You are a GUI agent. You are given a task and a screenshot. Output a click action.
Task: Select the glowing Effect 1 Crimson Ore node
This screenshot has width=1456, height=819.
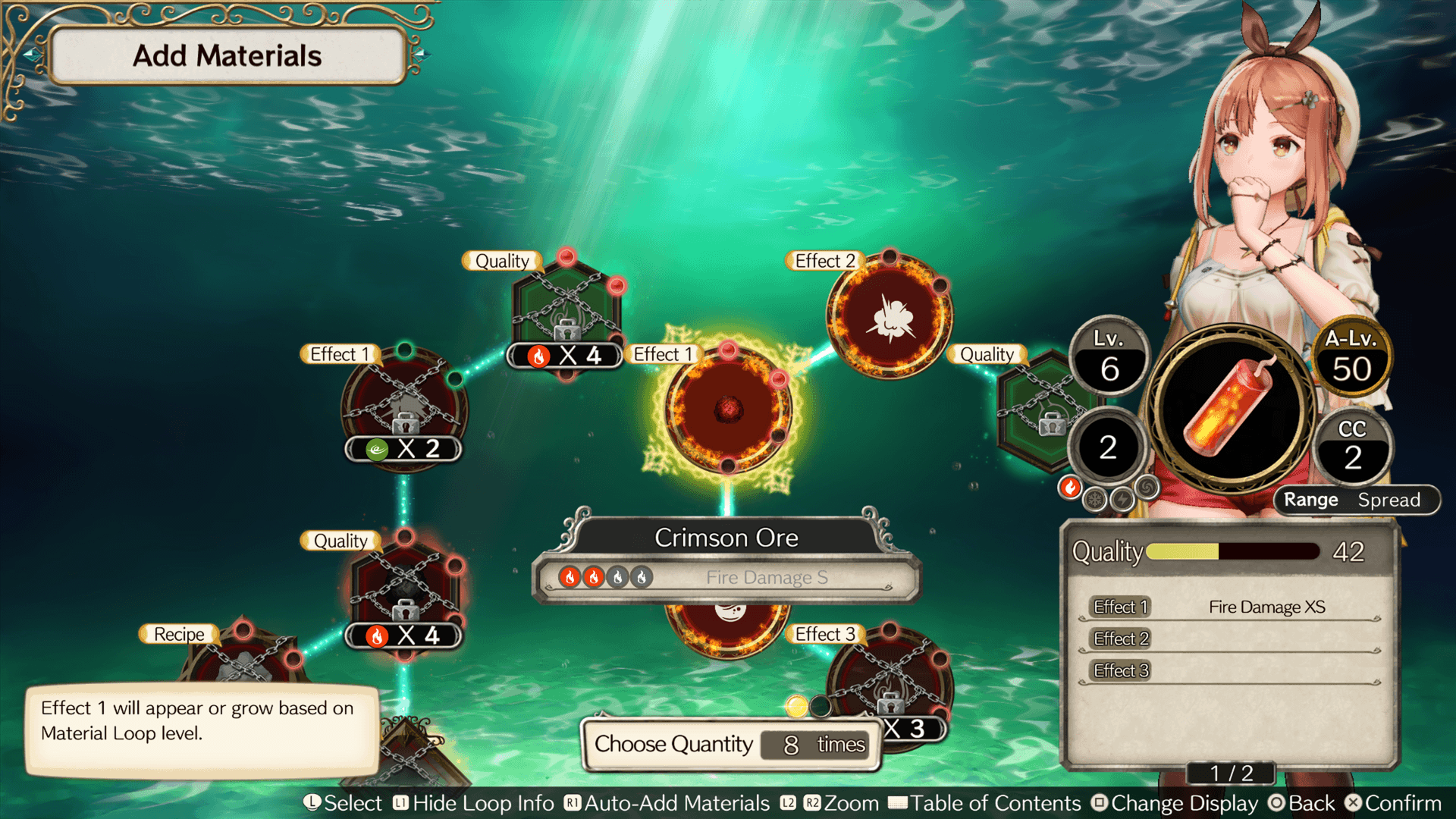727,409
